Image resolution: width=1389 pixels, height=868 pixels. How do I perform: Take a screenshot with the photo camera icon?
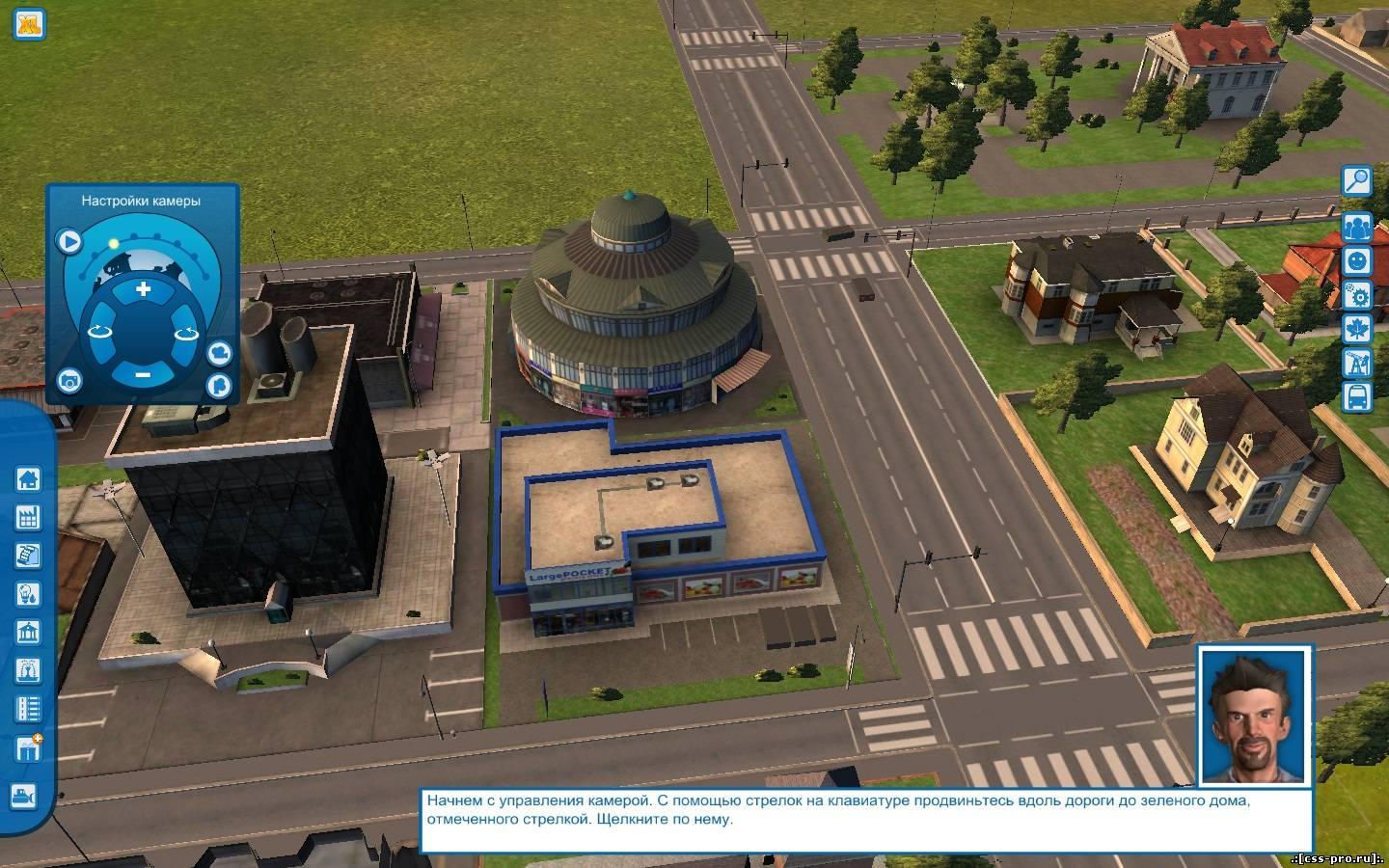68,381
